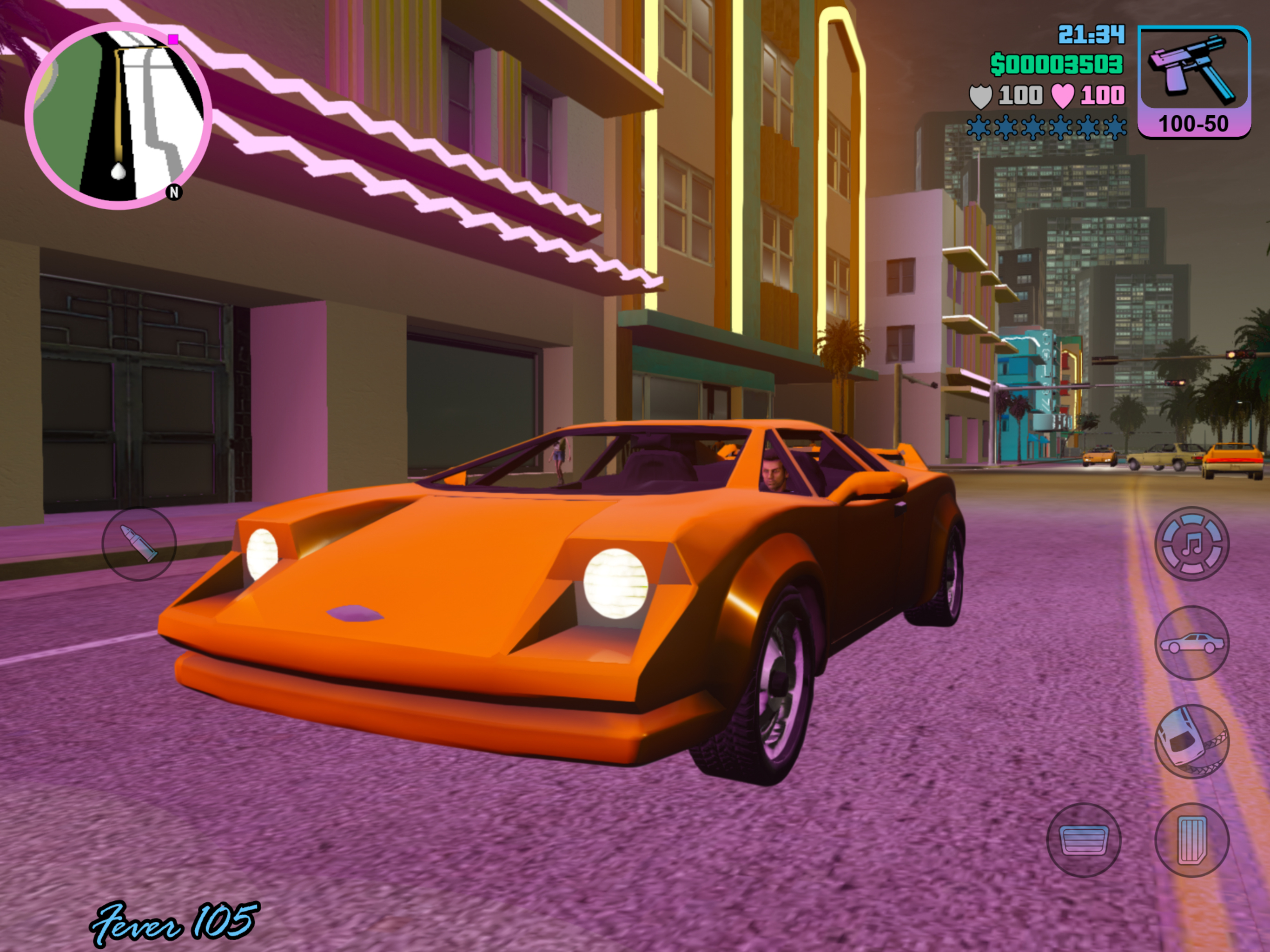This screenshot has width=1270, height=952.
Task: Activate the handbrake skidding car button
Action: [x=1192, y=741]
